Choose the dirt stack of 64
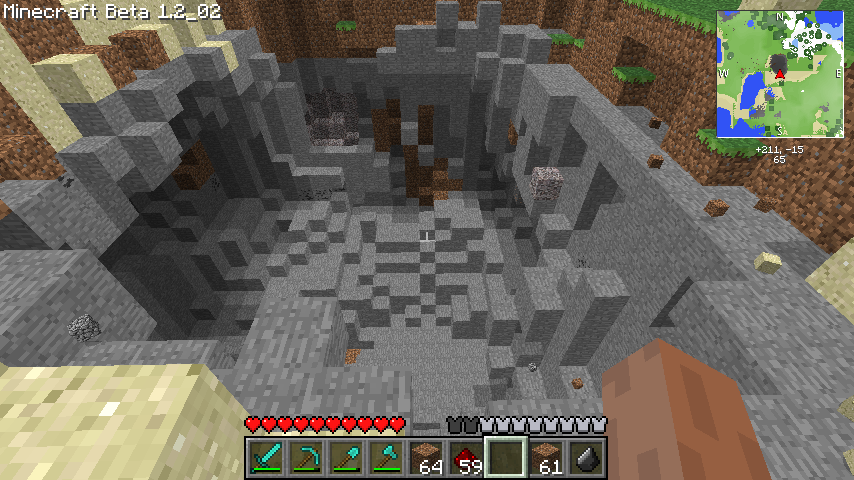The width and height of the screenshot is (854, 480). [426, 457]
